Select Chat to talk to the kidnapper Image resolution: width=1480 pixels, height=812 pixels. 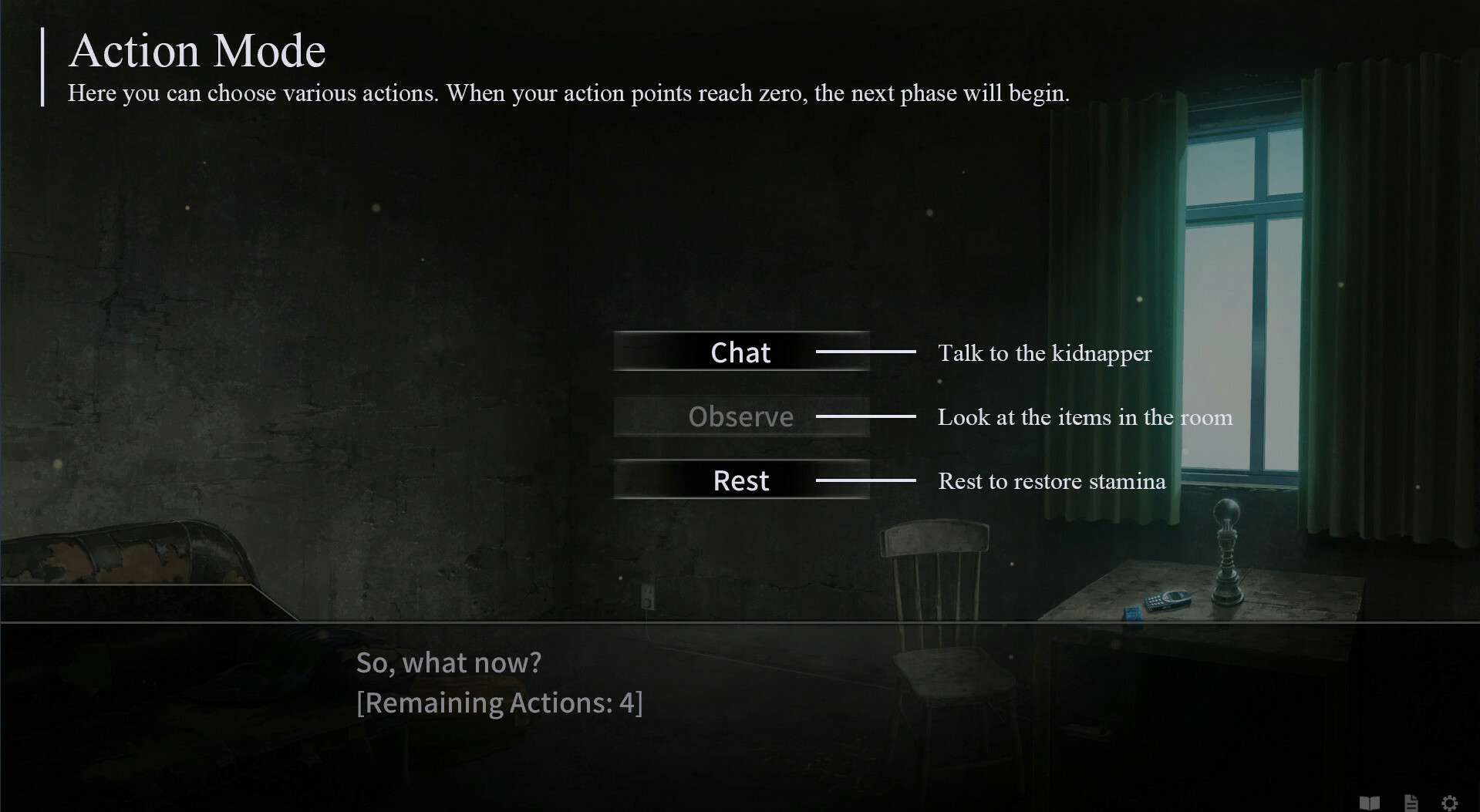740,352
